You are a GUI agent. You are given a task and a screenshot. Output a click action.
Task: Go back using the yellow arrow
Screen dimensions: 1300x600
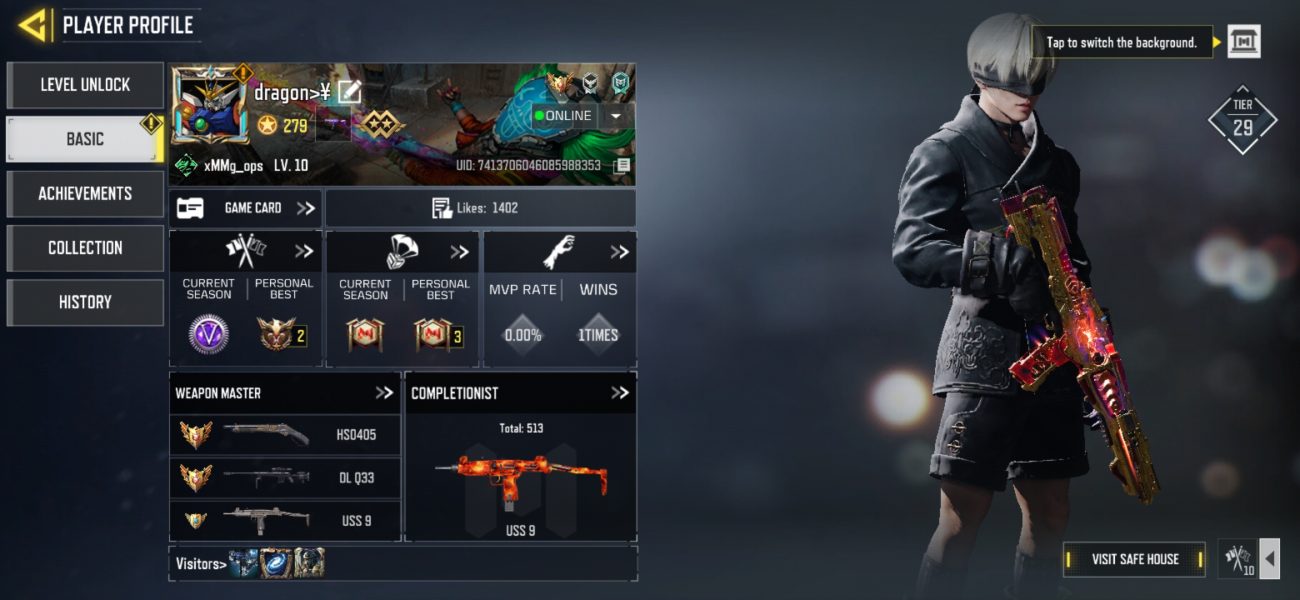point(33,25)
